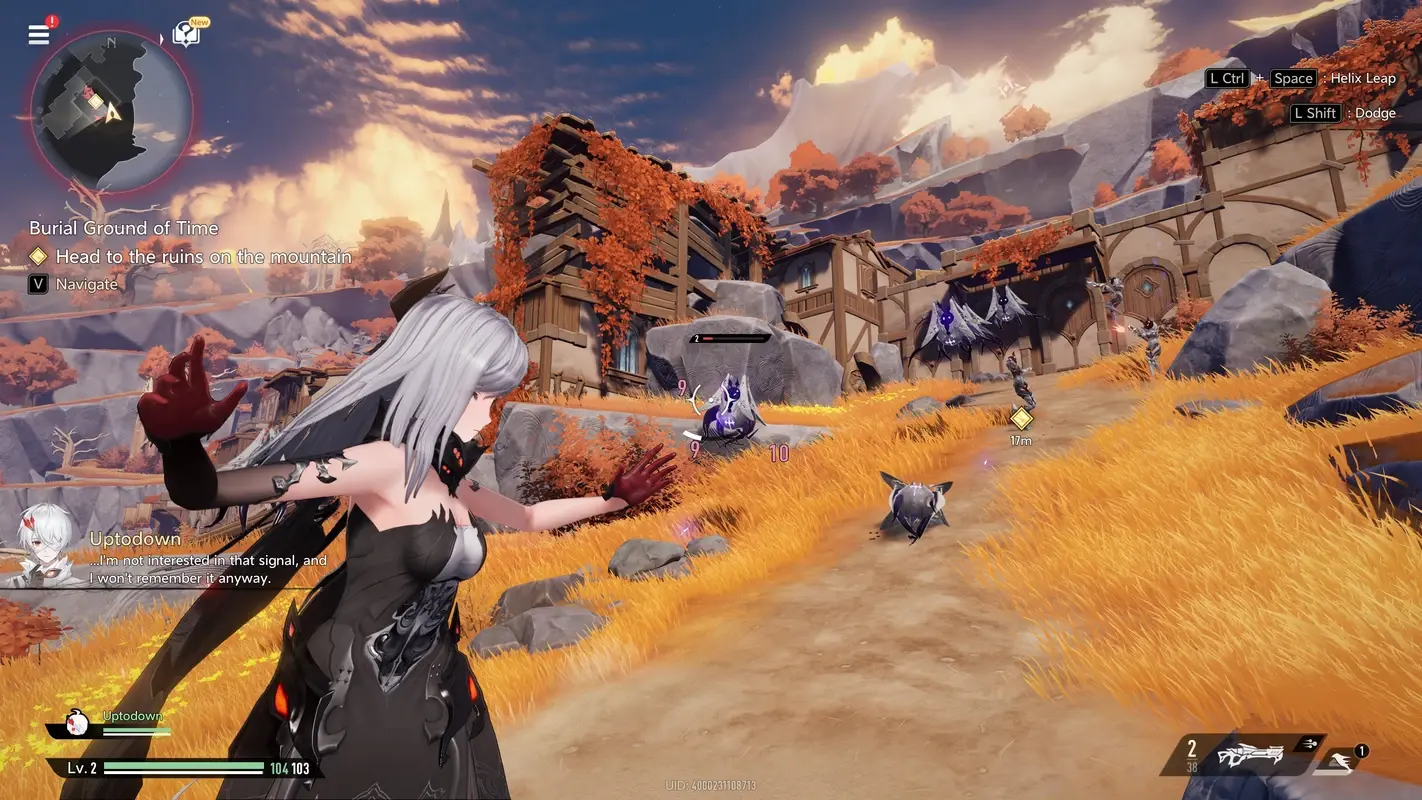
Task: Click the chat bubble icon marked New
Action: pos(188,31)
